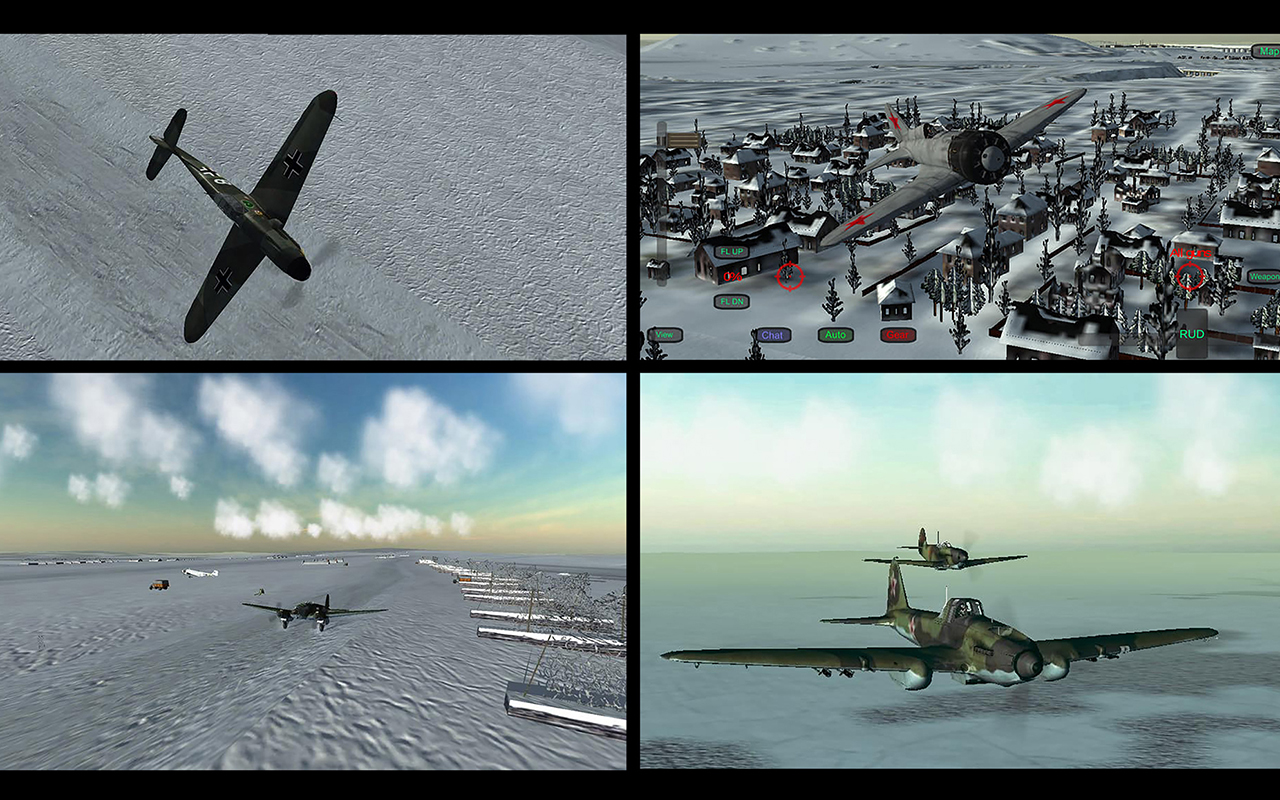This screenshot has width=1280, height=800.
Task: Open the Map button
Action: click(x=1267, y=51)
